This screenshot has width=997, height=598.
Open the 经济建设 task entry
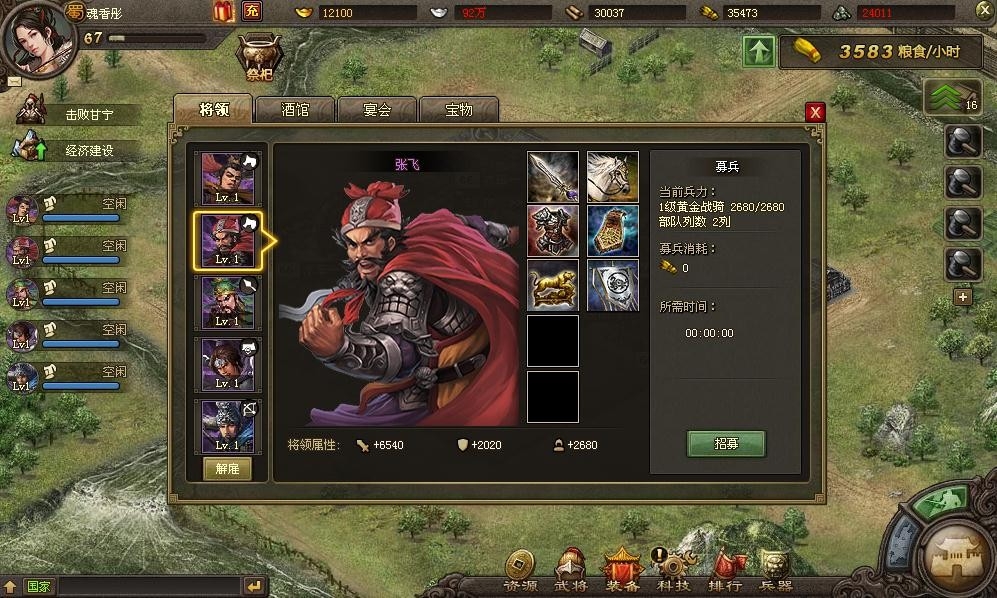[x=88, y=150]
